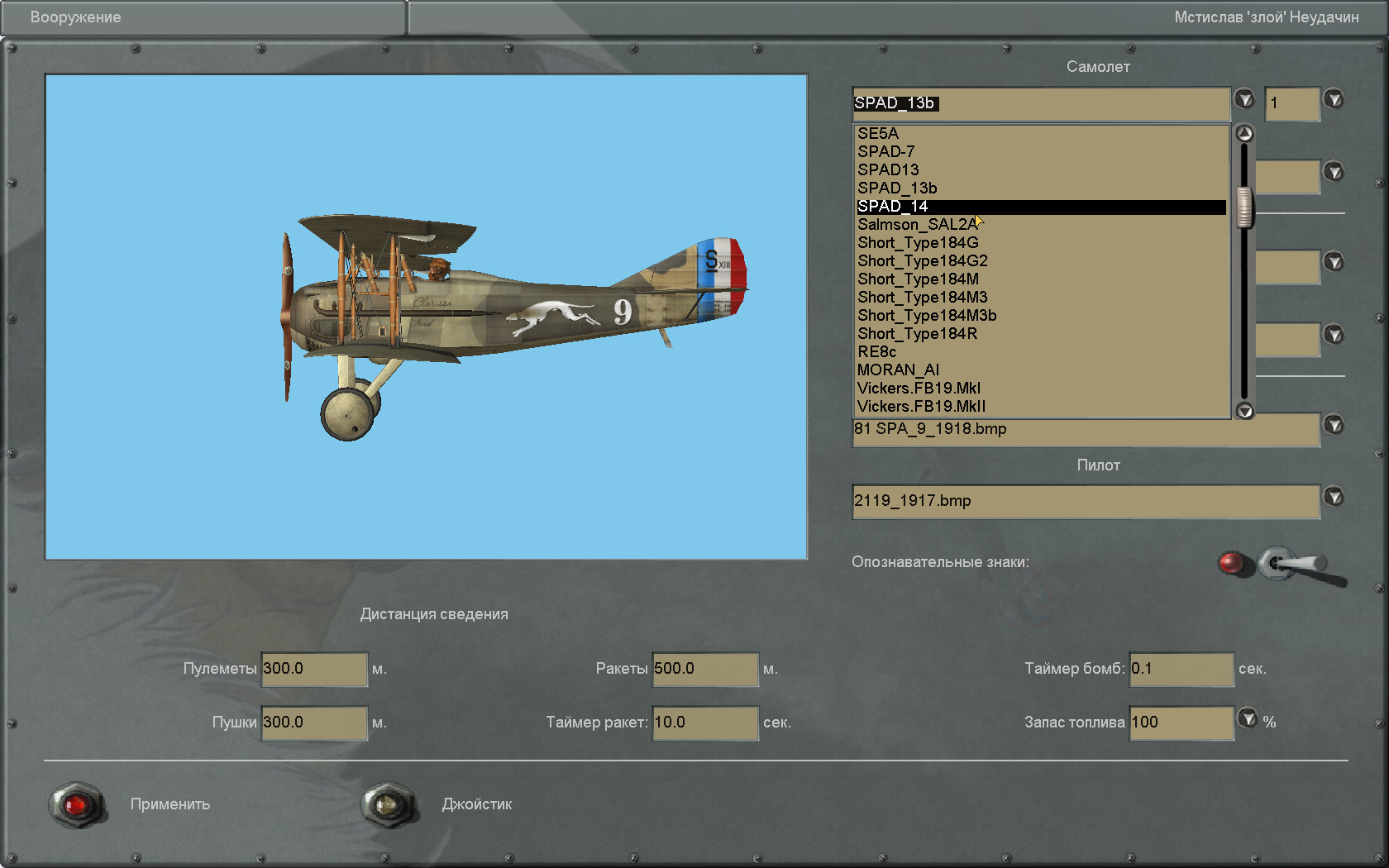
Task: Click the Пулеметы convergence distance field
Action: click(x=314, y=669)
